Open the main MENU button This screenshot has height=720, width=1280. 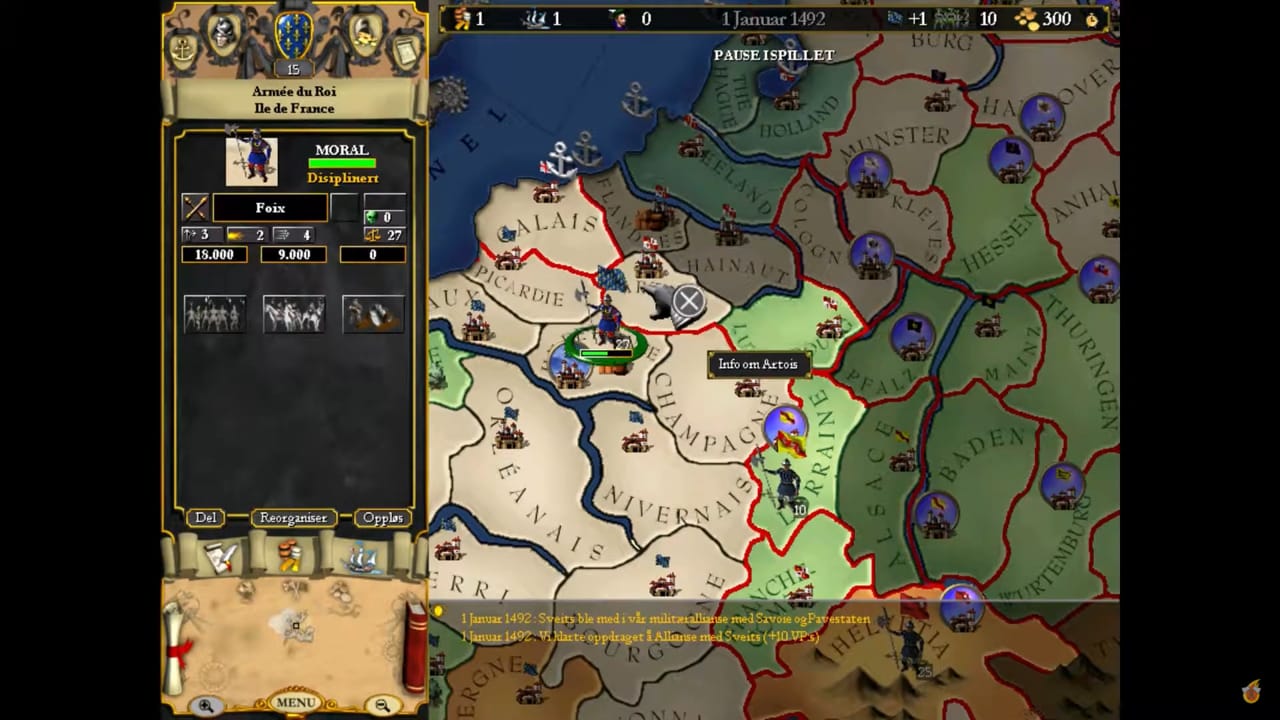pos(295,702)
